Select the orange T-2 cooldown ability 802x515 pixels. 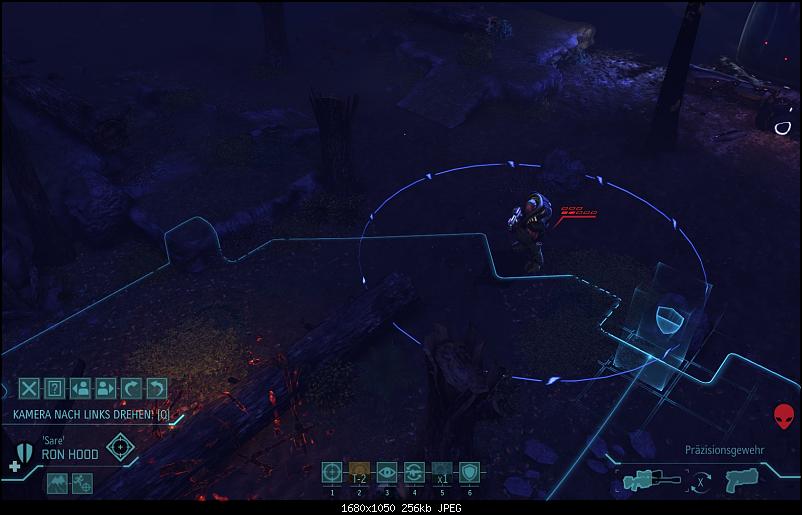click(x=359, y=473)
